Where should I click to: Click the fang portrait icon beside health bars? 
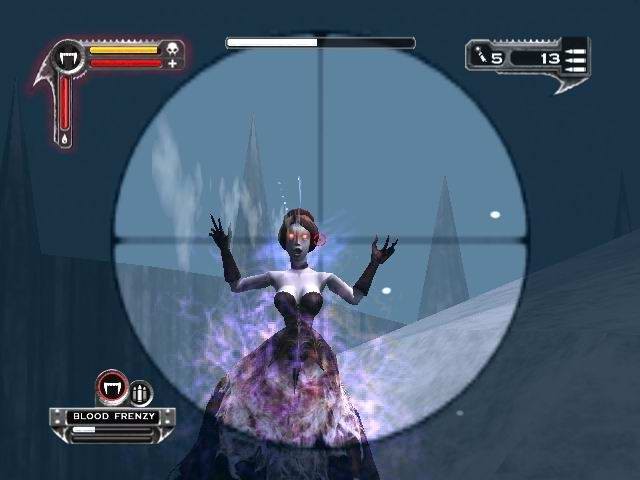coord(70,56)
